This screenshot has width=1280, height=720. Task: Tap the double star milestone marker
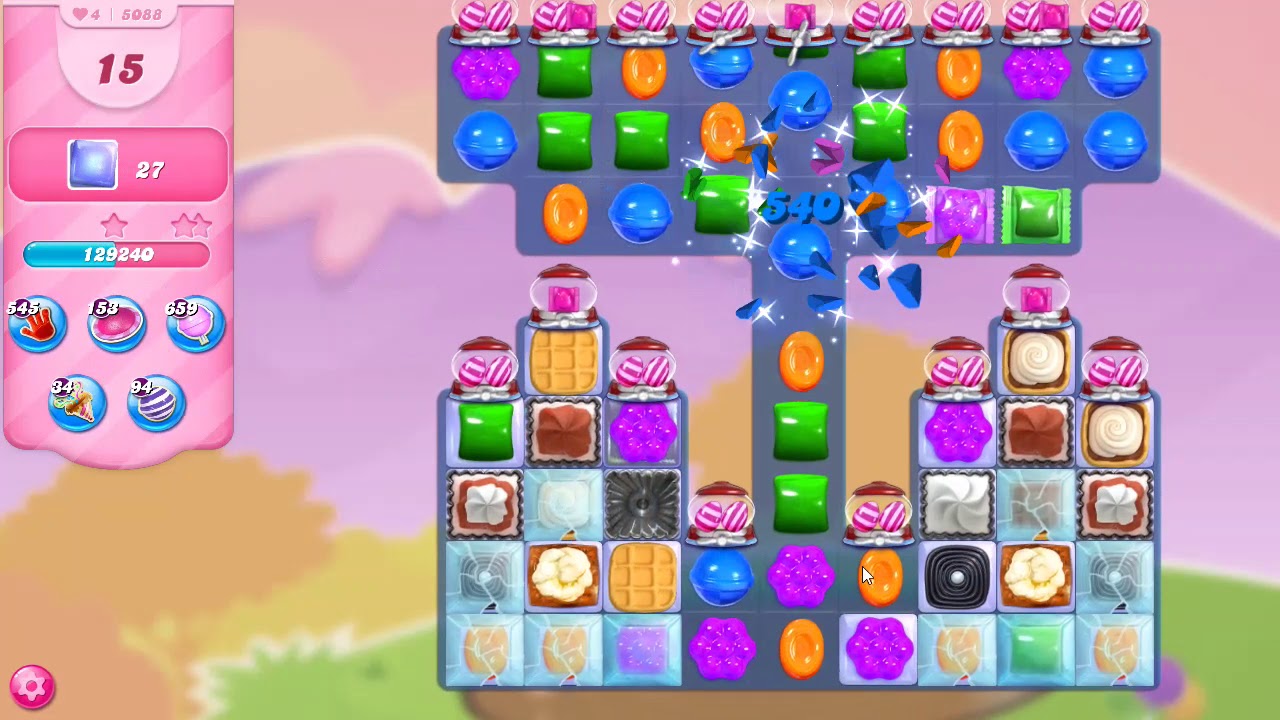pyautogui.click(x=190, y=224)
